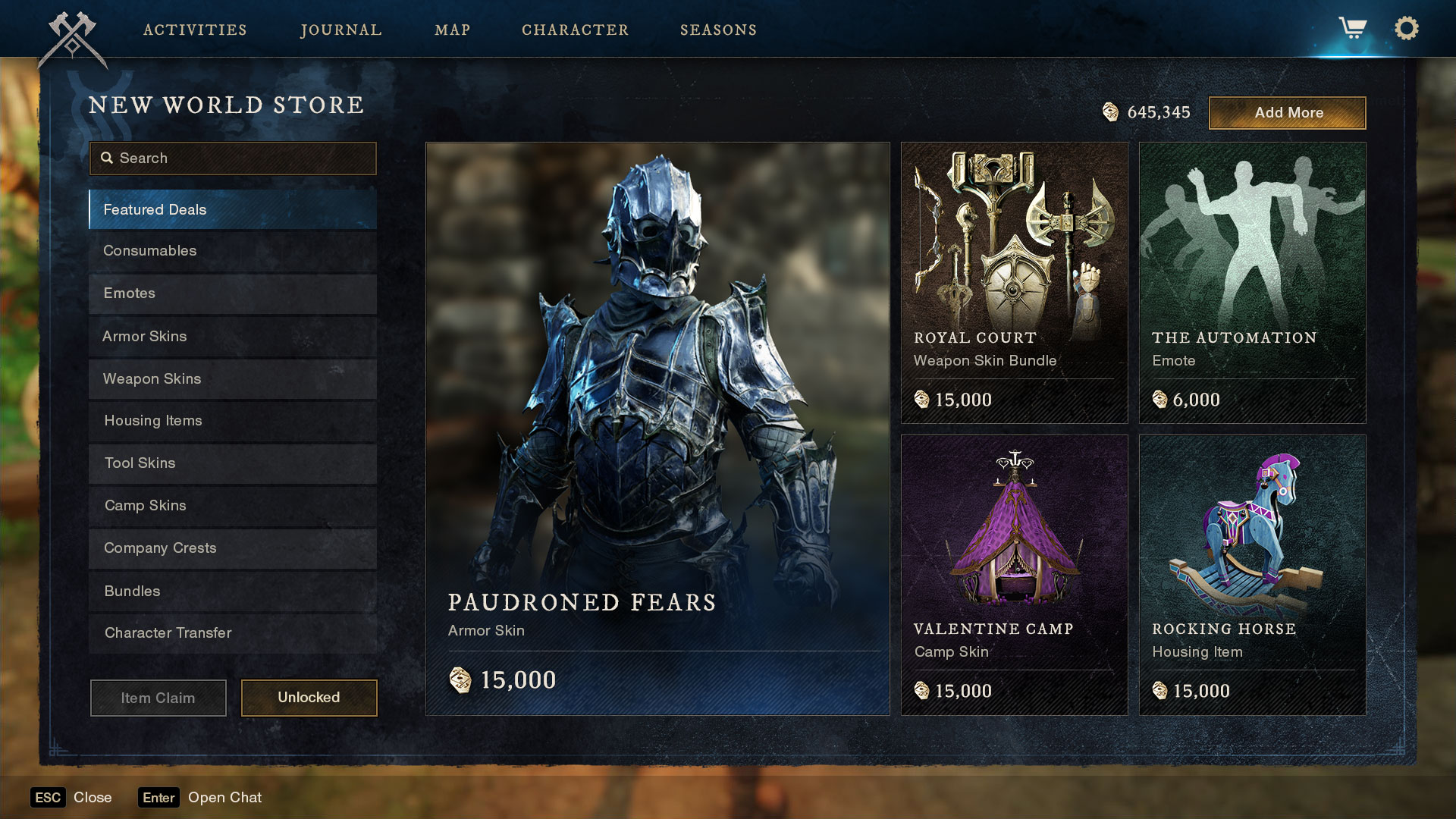This screenshot has width=1456, height=819.
Task: Go to the Map screen
Action: [453, 30]
